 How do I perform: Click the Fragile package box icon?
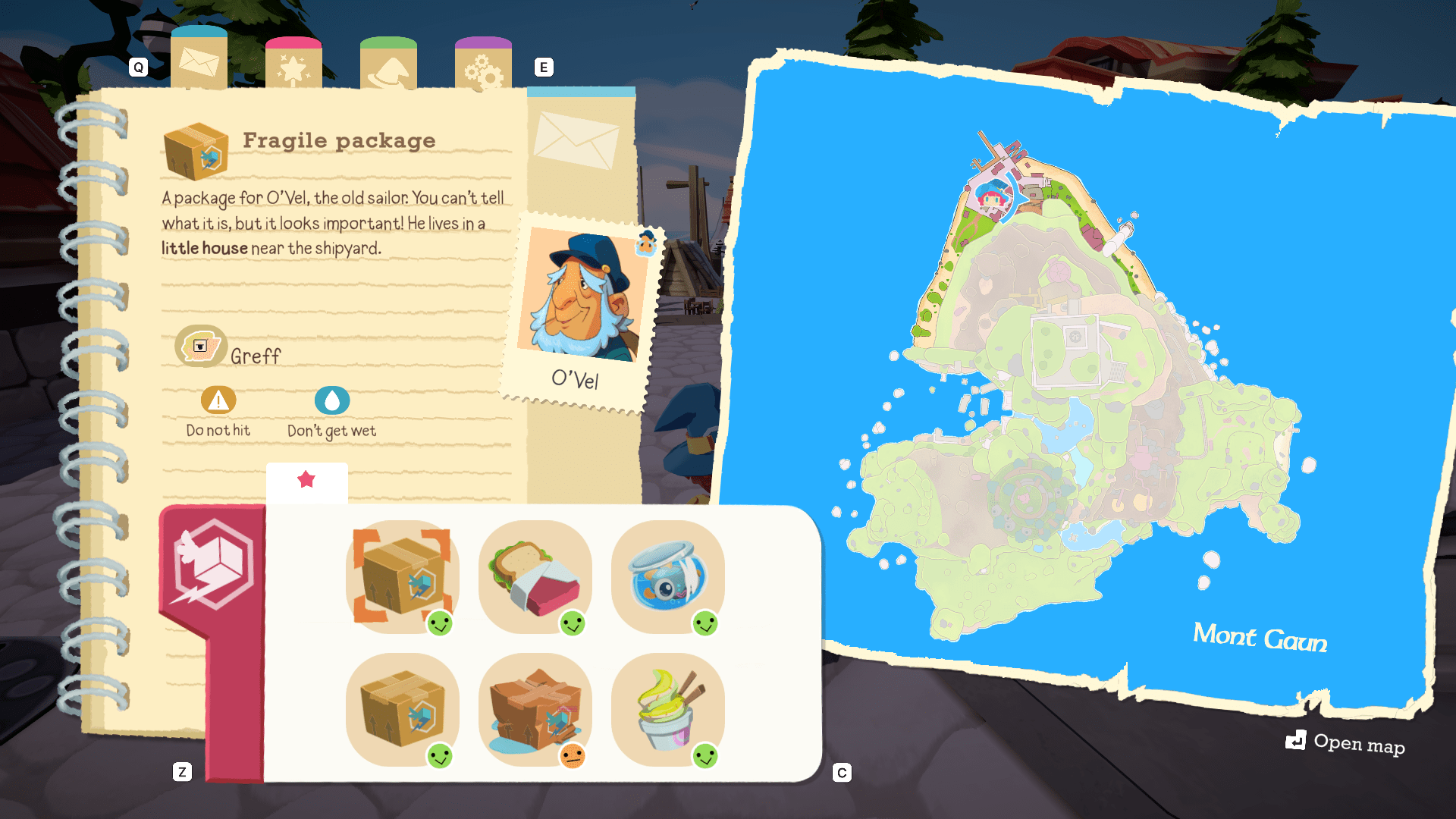(x=194, y=152)
